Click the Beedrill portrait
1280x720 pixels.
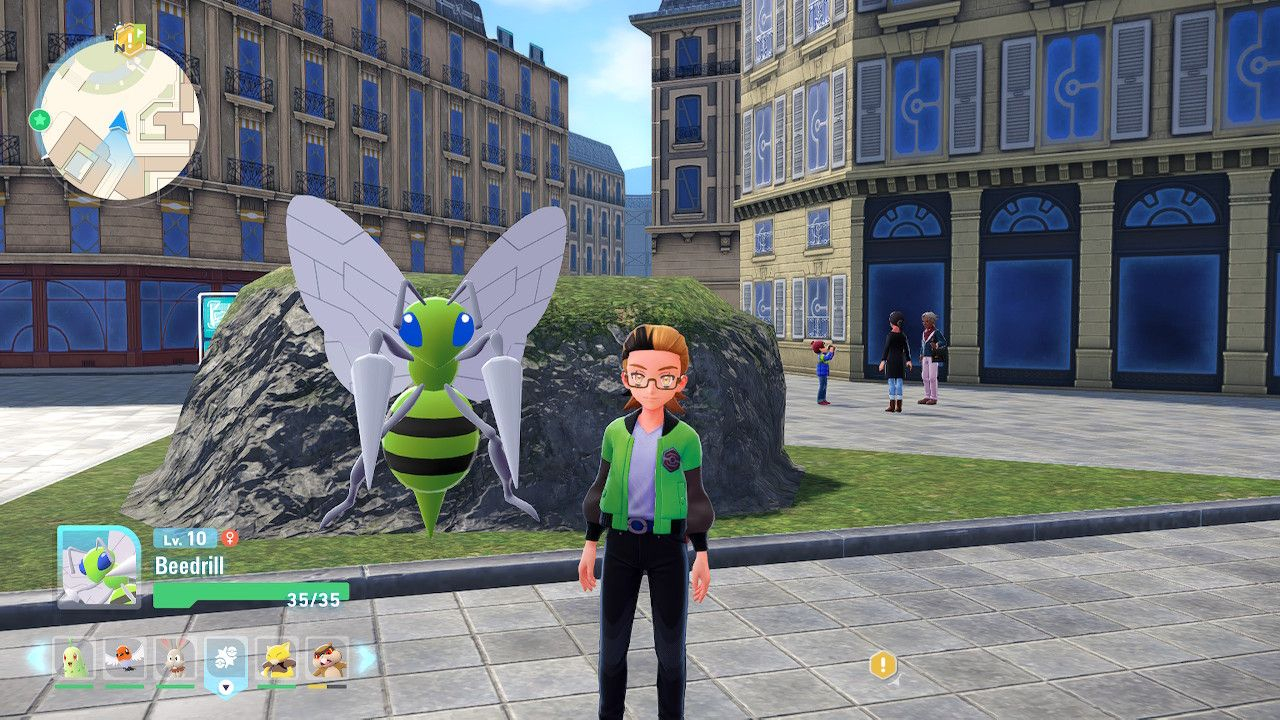[x=98, y=566]
